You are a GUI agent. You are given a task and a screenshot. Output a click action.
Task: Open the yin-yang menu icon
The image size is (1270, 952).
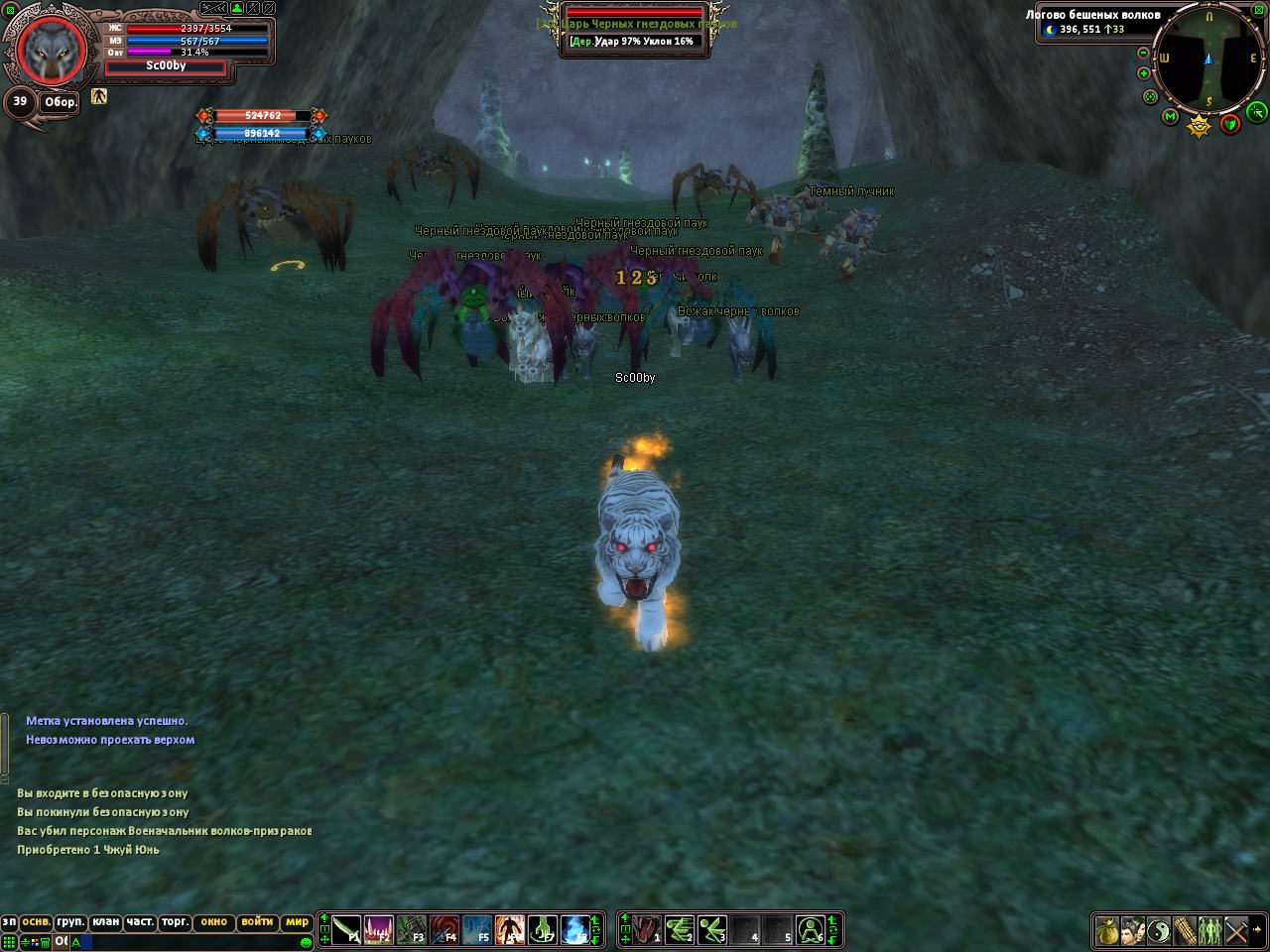tap(1159, 931)
